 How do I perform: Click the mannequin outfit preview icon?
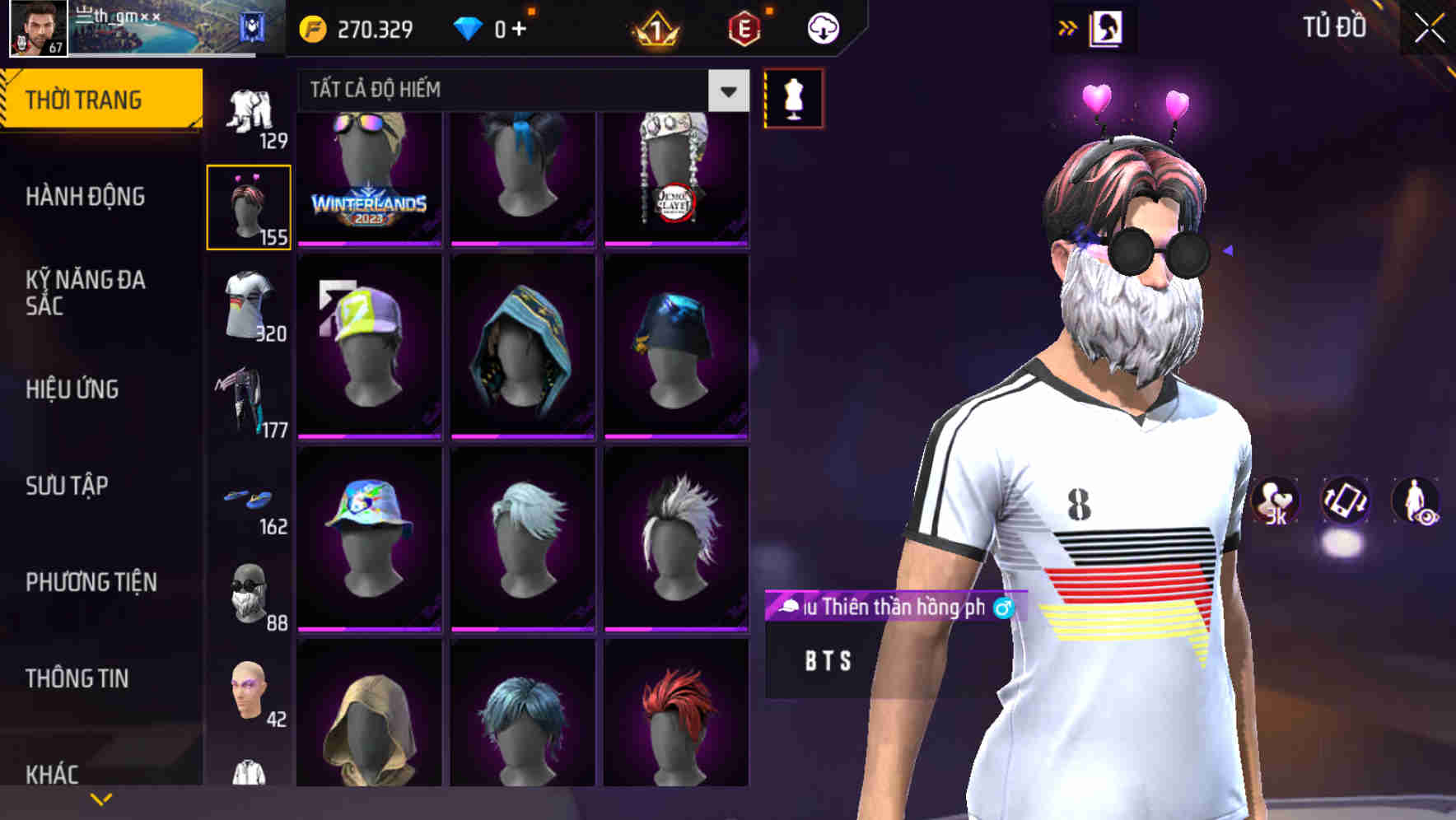[x=793, y=97]
